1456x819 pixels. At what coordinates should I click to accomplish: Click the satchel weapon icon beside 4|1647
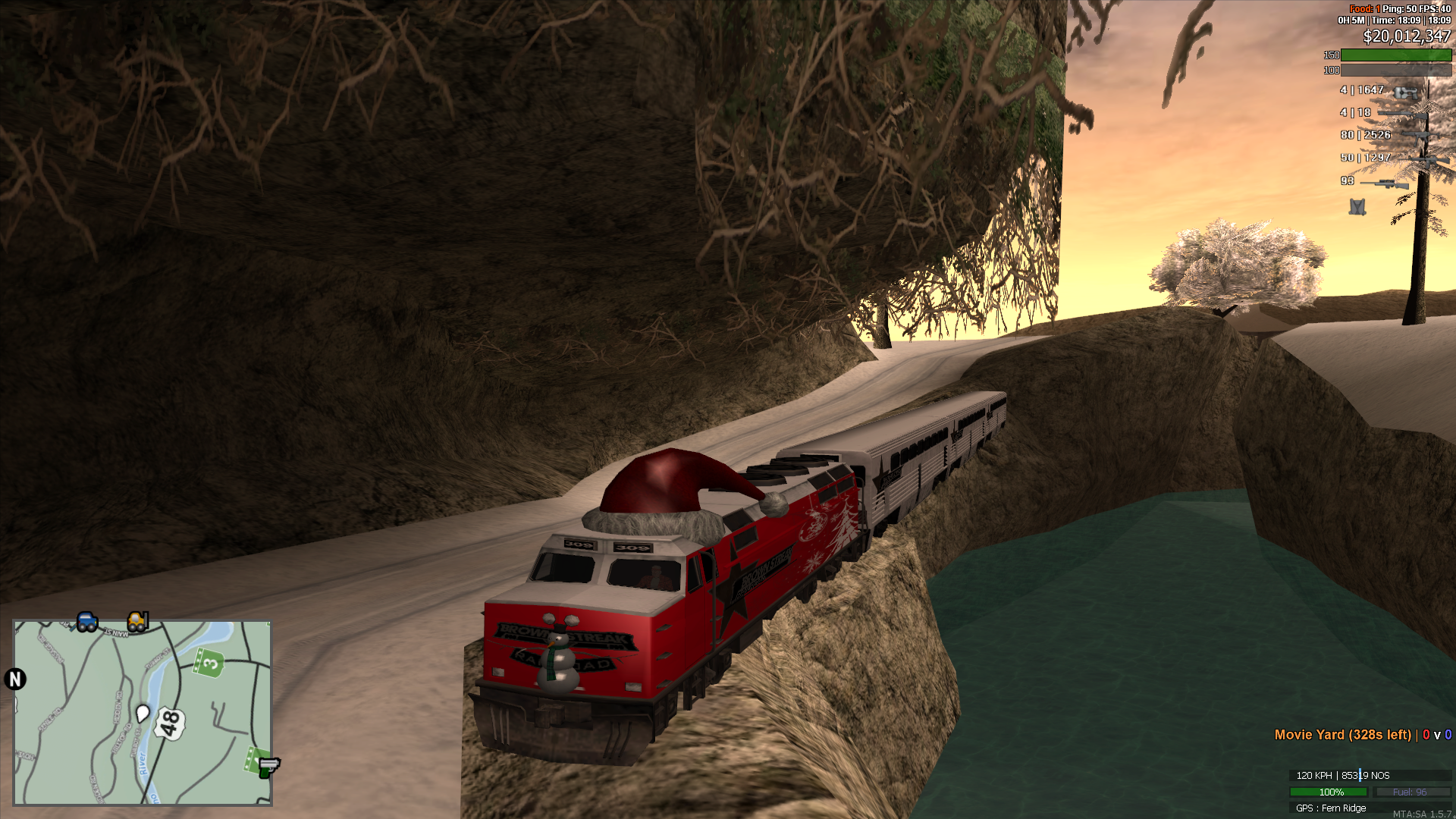tap(1406, 93)
